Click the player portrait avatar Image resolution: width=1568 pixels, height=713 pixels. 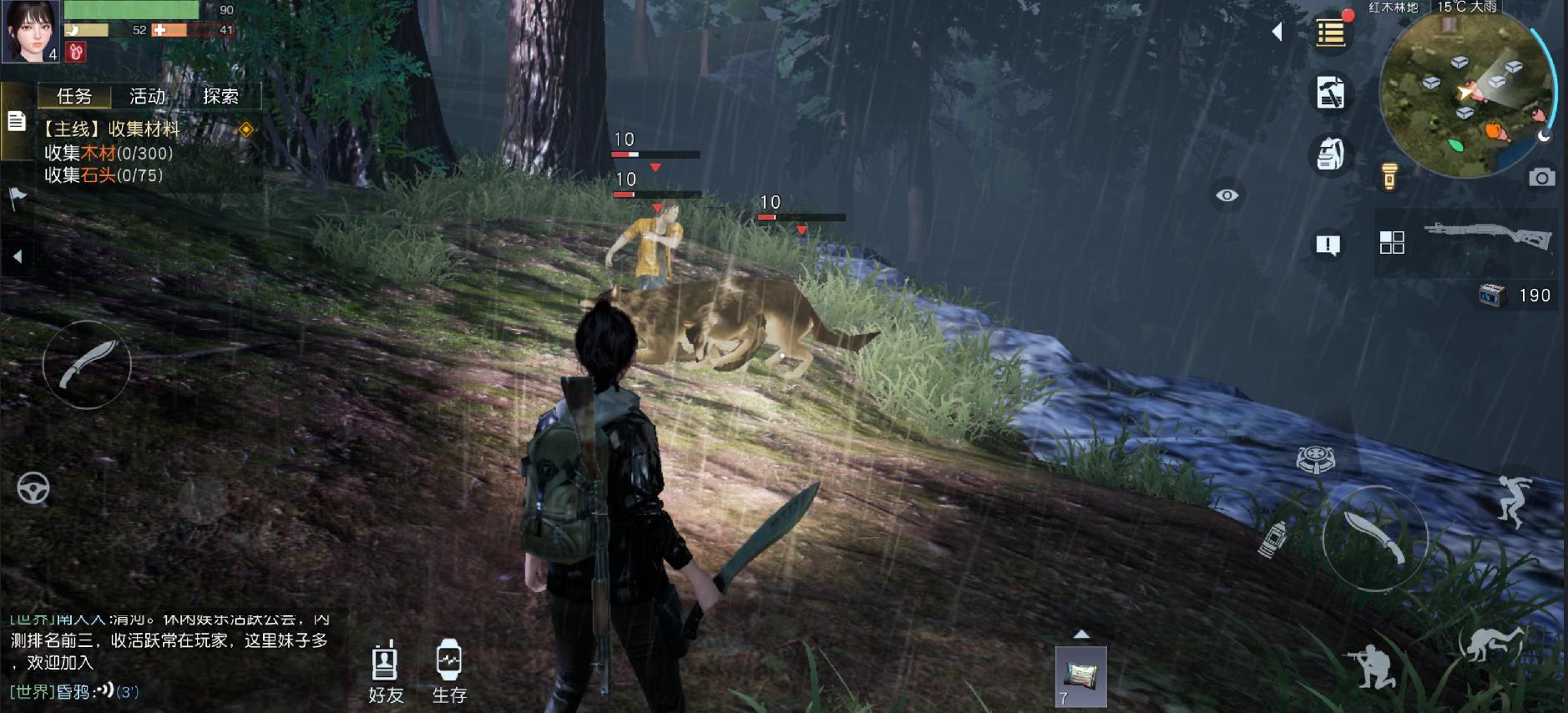tap(31, 31)
